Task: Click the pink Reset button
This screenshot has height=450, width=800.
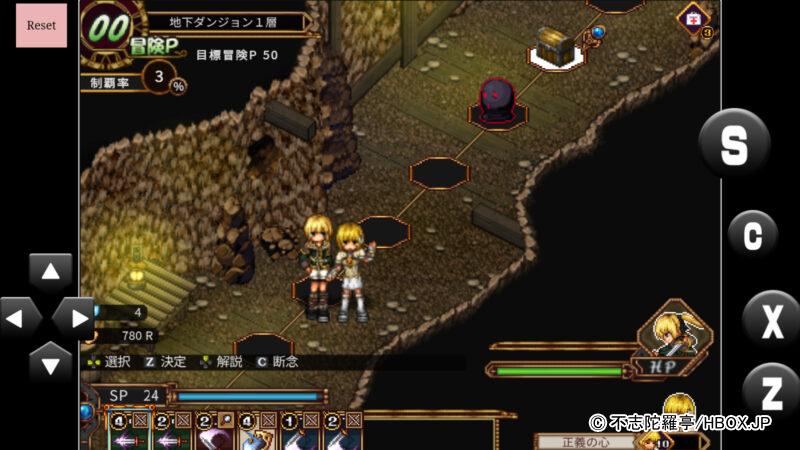Action: pyautogui.click(x=41, y=25)
